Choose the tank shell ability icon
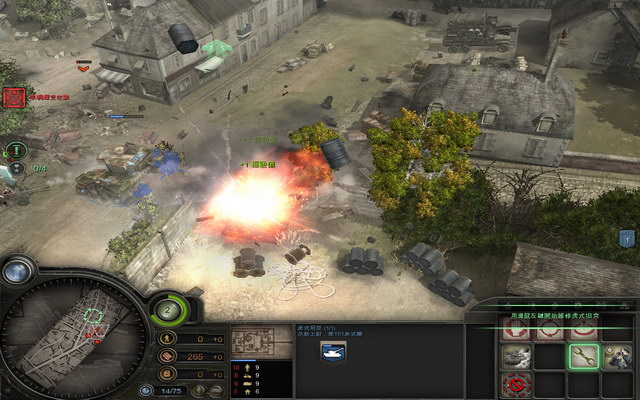Image resolution: width=640 pixels, height=400 pixels. tap(517, 356)
